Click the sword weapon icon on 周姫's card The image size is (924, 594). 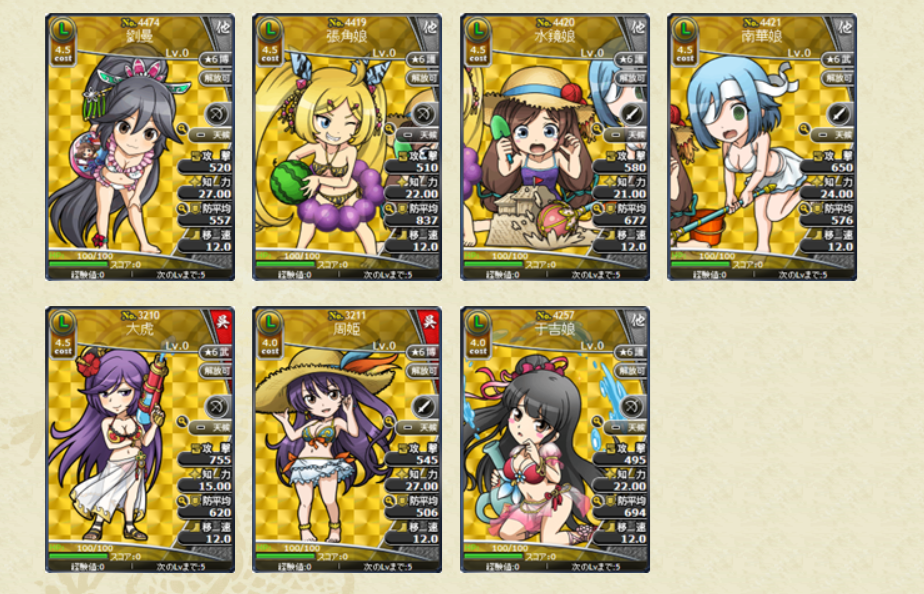424,406
